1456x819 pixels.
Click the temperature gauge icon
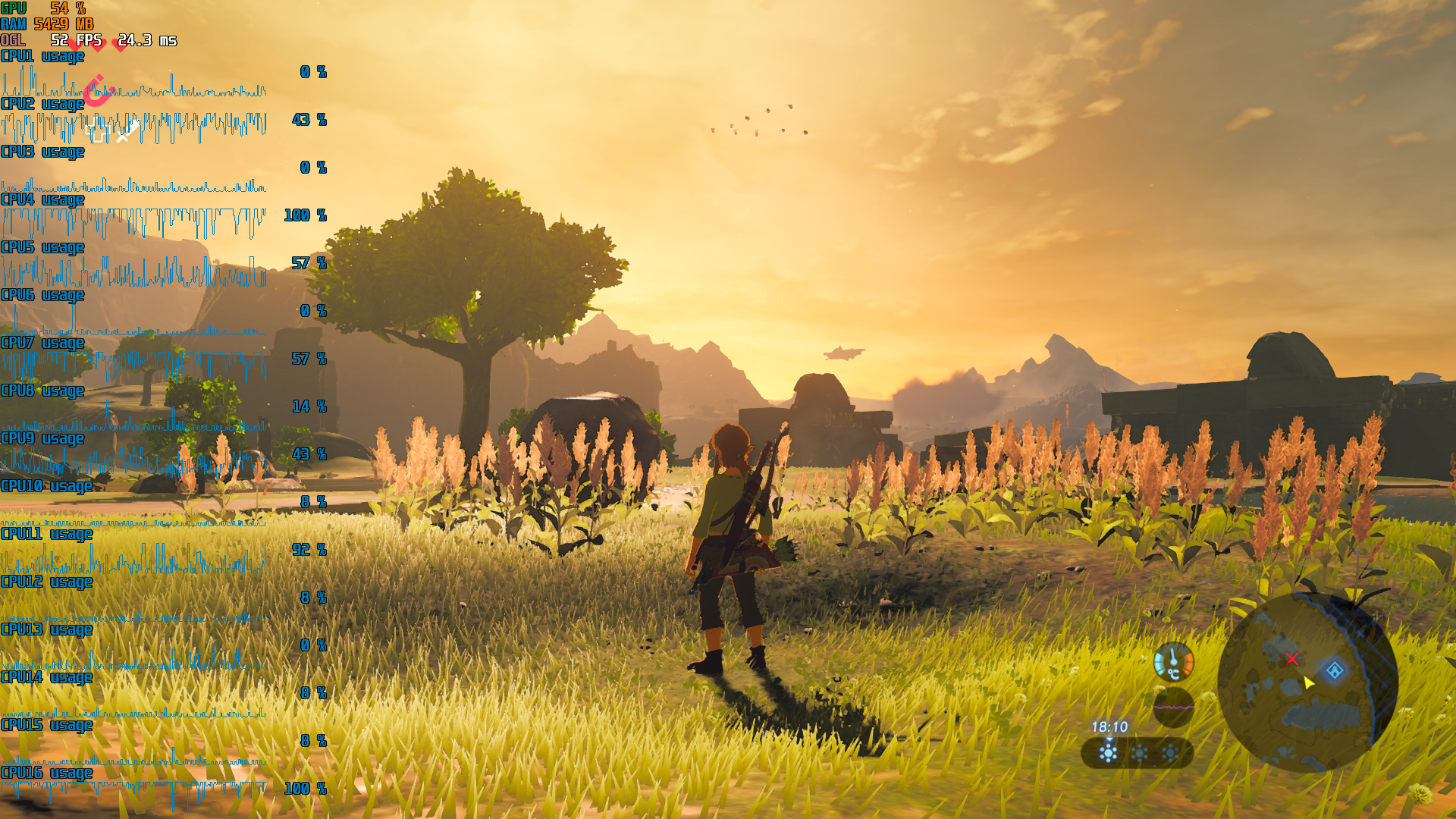(x=1173, y=662)
